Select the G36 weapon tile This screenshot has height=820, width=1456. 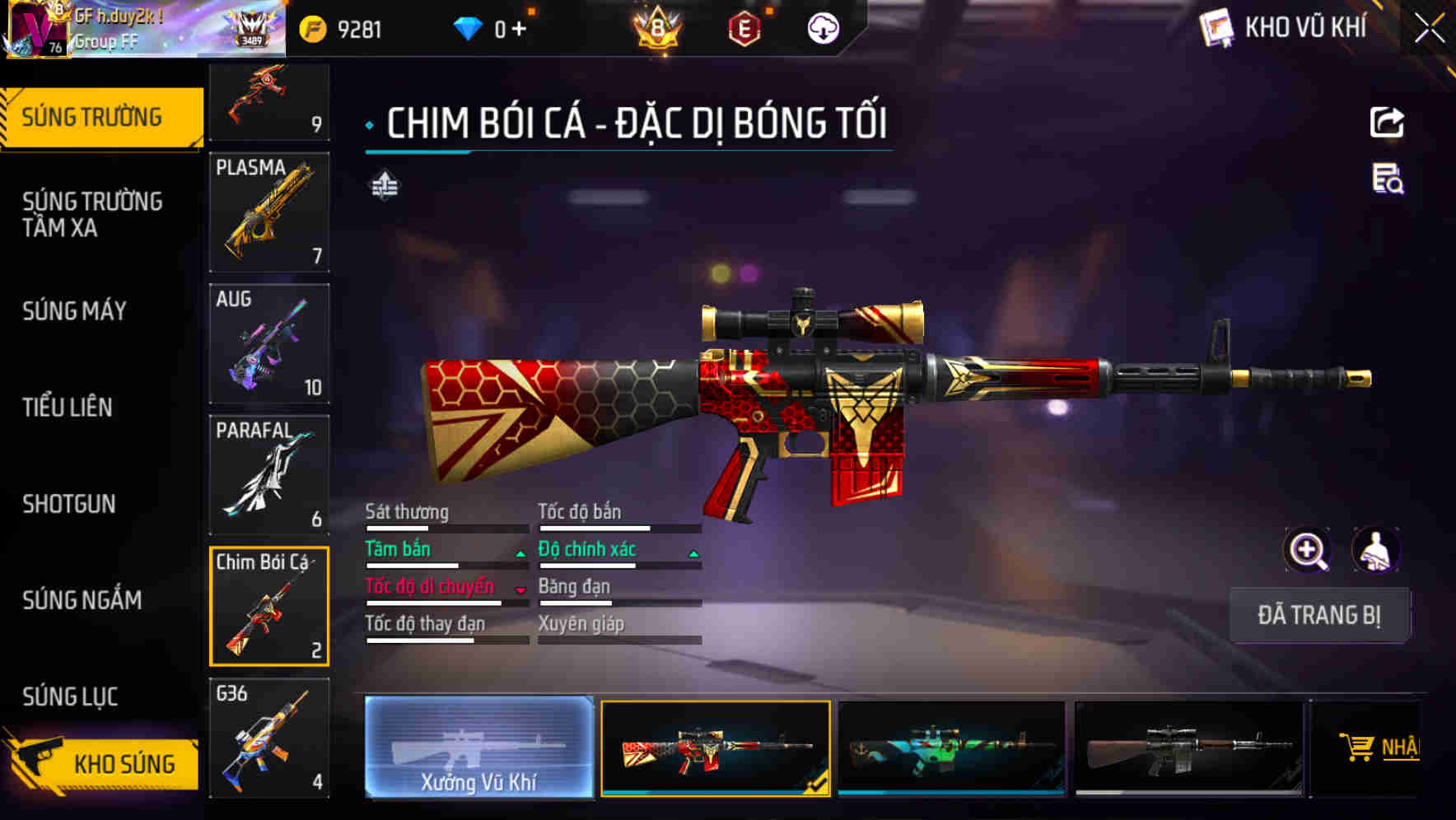click(x=269, y=738)
